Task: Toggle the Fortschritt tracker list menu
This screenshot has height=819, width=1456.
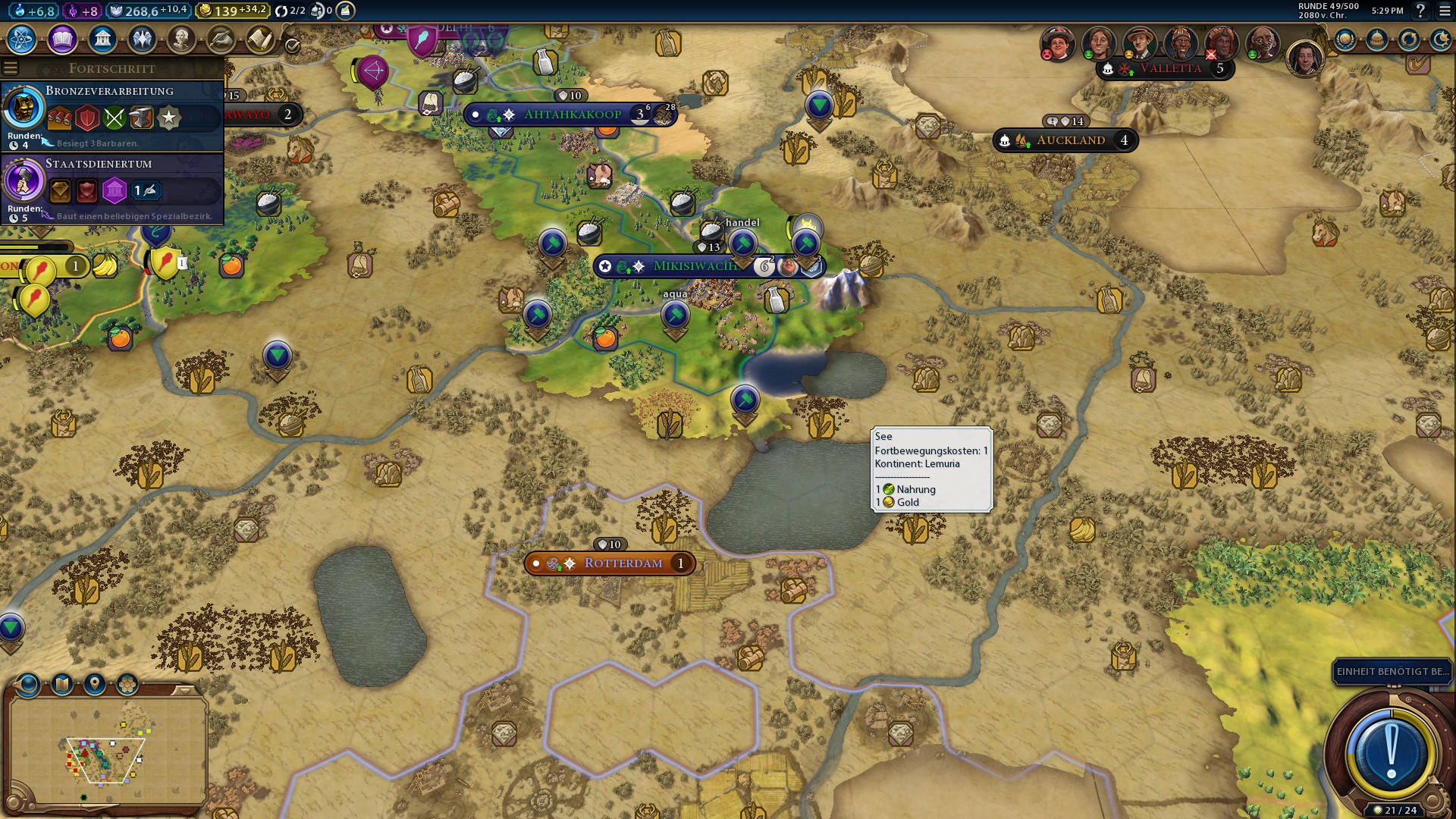Action: 10,68
